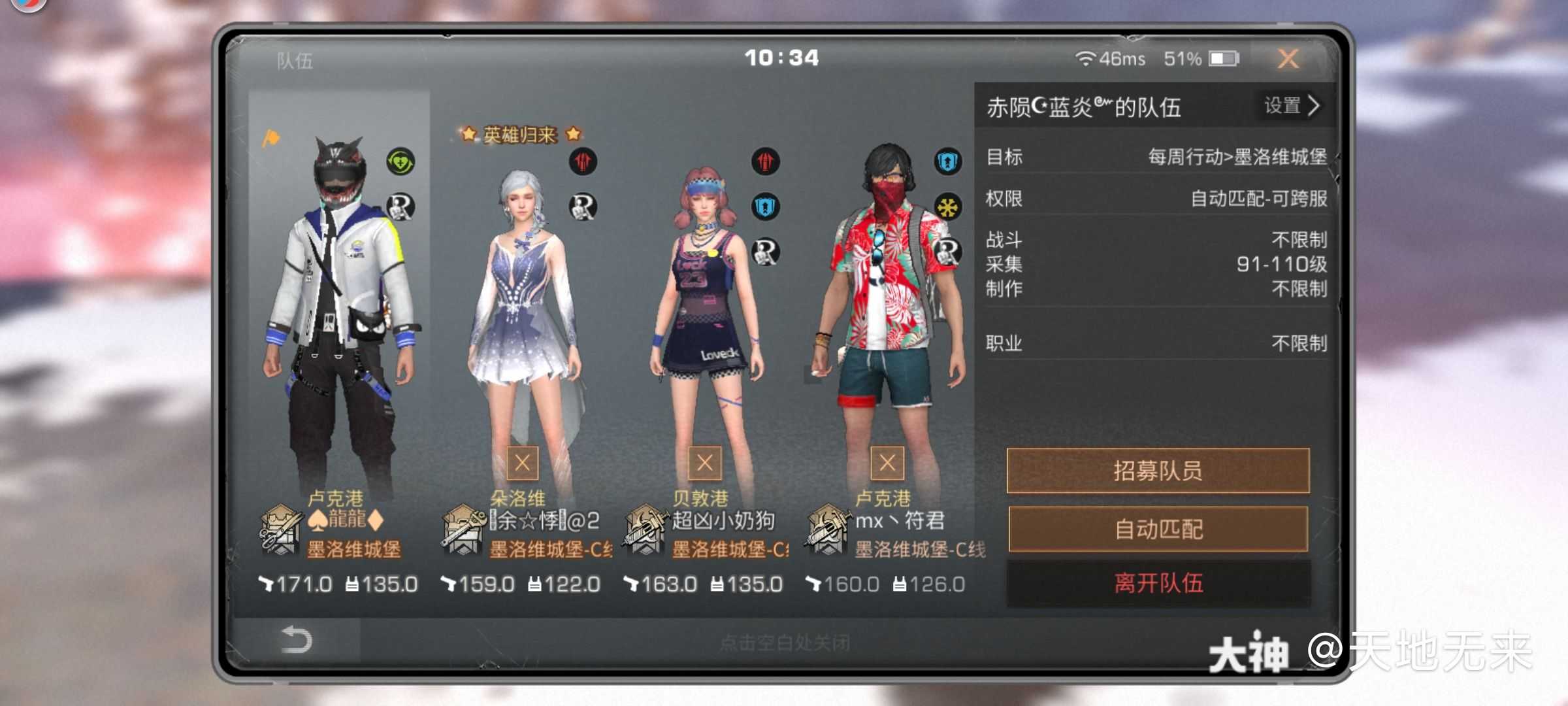Change the 采集 level range 91-110级

(1281, 264)
